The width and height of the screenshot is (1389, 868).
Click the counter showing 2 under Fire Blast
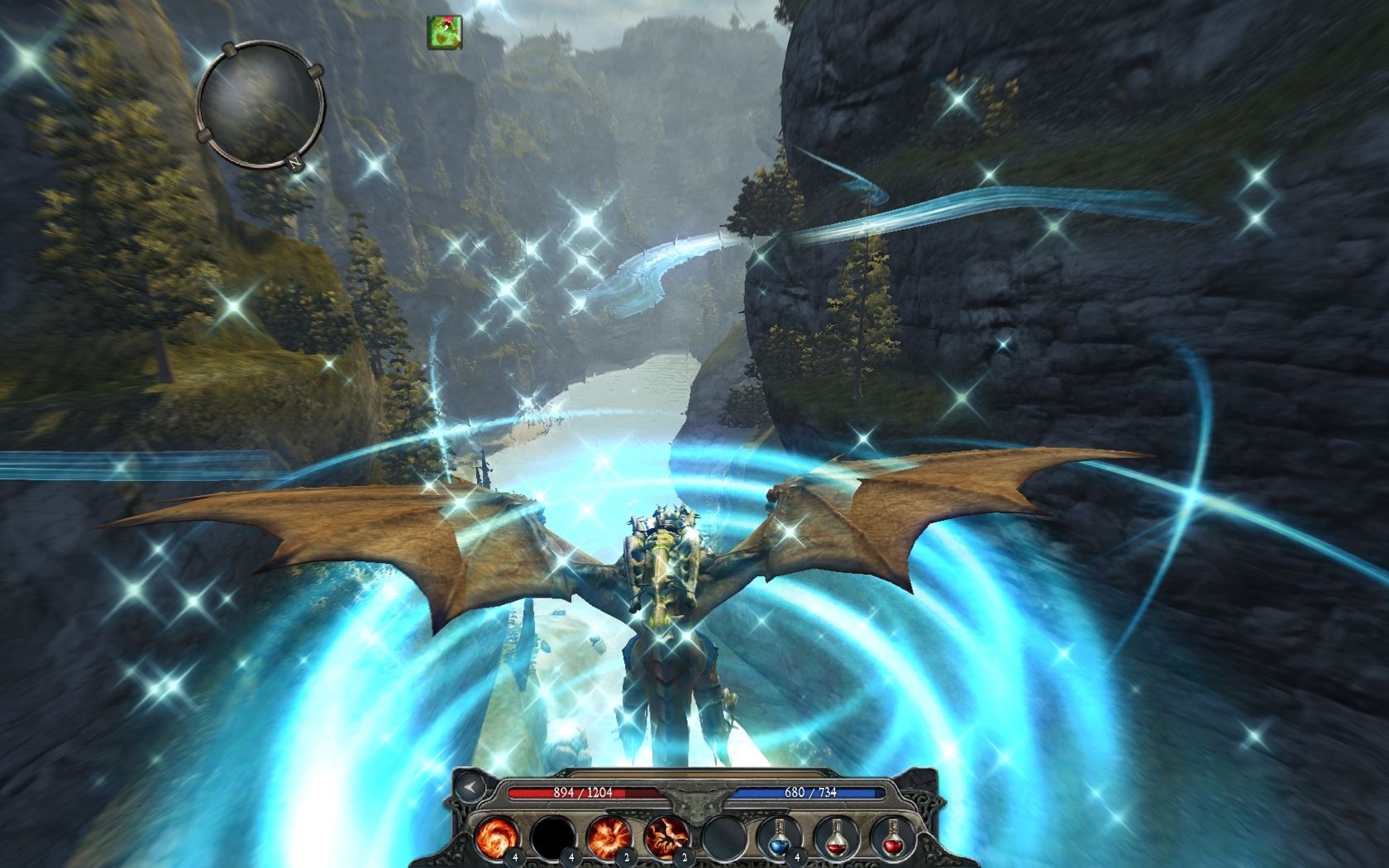pyautogui.click(x=625, y=857)
